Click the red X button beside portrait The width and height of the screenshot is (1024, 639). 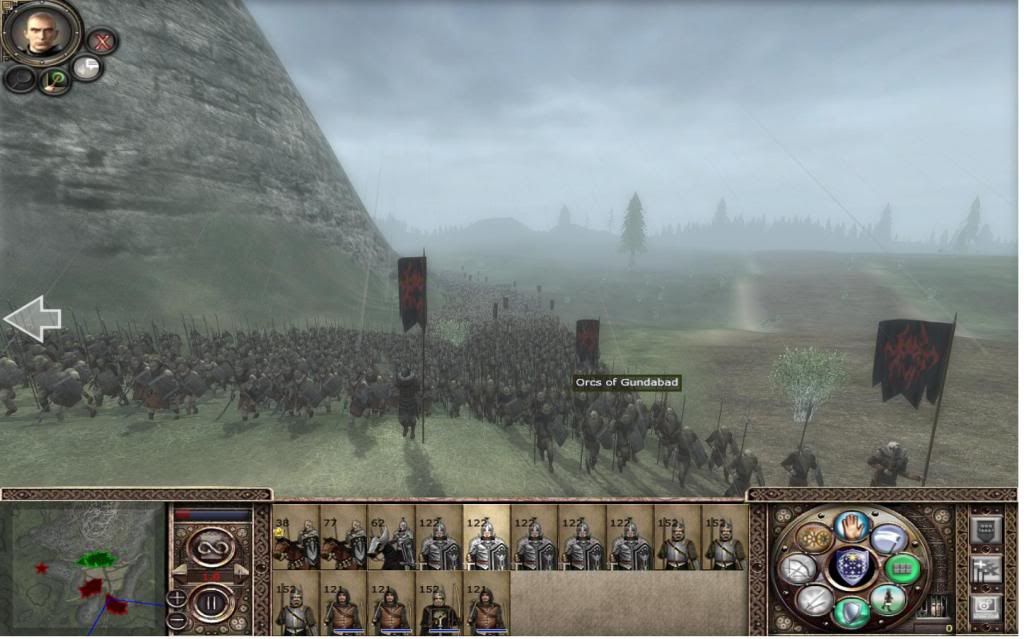101,41
